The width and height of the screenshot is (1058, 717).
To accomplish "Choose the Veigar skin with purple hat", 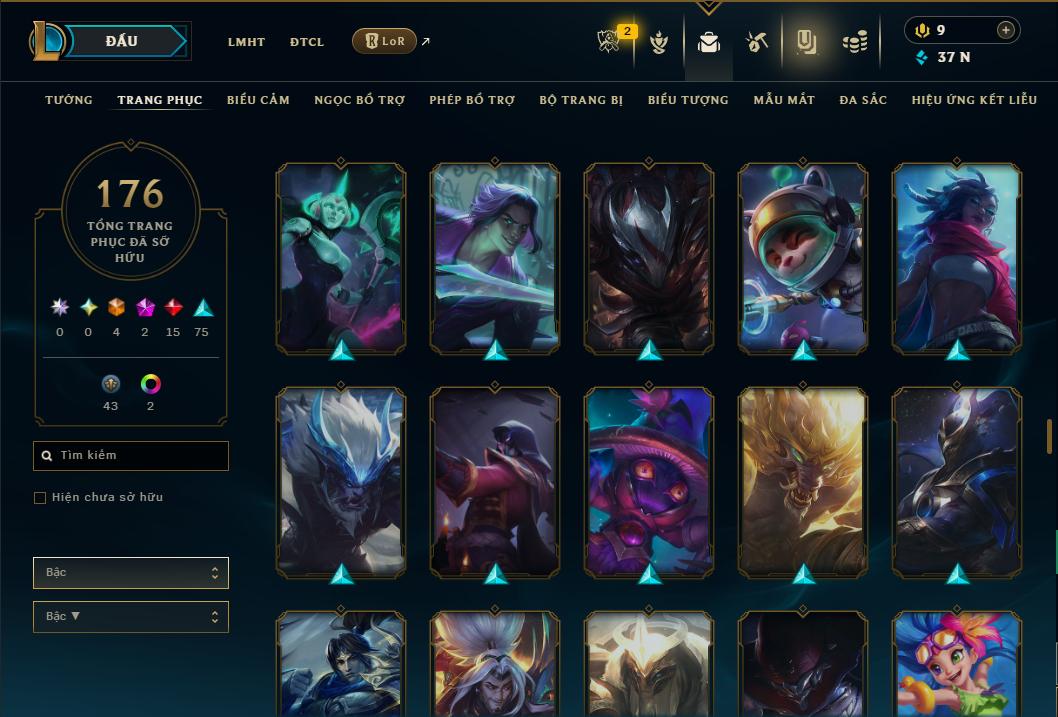I will tap(649, 481).
